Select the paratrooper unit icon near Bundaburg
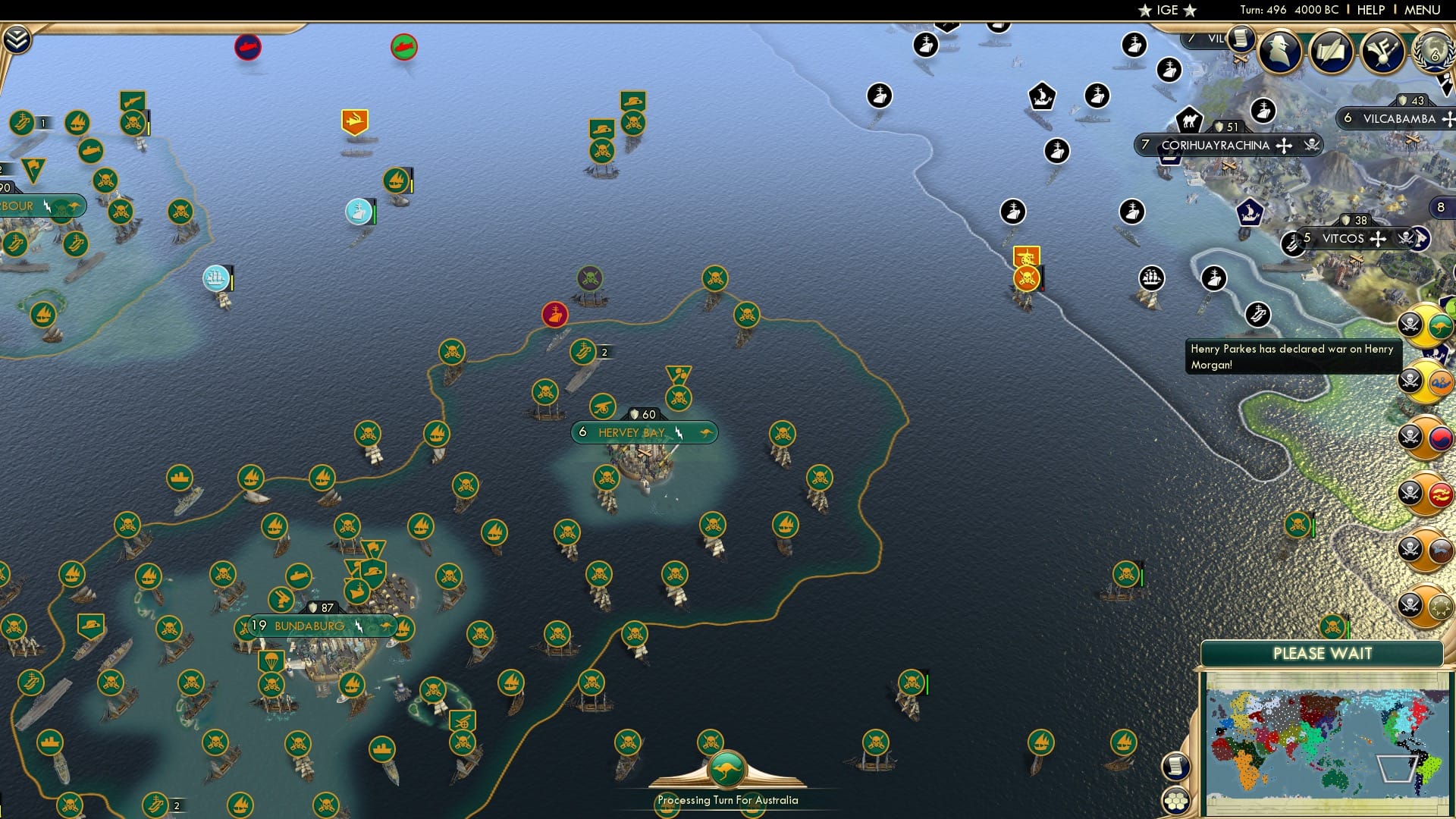The height and width of the screenshot is (819, 1456). coord(271,661)
